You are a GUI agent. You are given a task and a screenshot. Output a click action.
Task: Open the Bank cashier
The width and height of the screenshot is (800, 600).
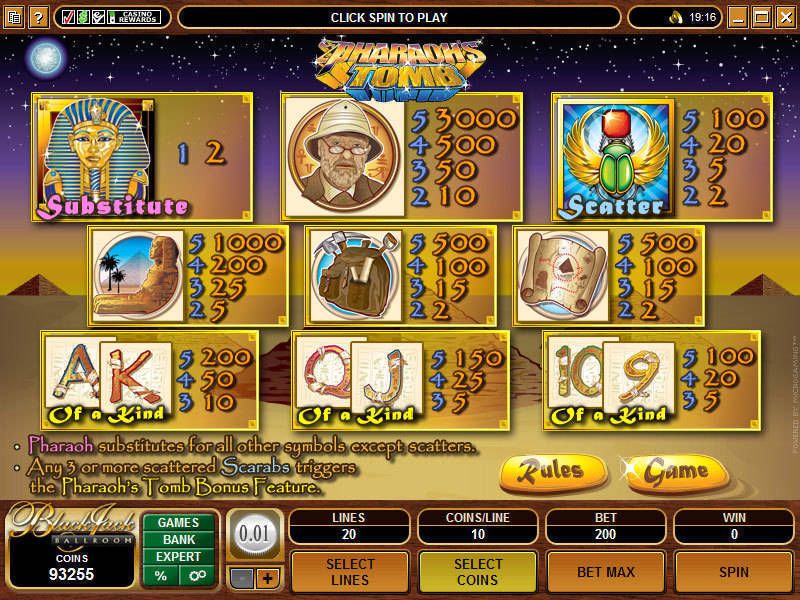click(178, 540)
